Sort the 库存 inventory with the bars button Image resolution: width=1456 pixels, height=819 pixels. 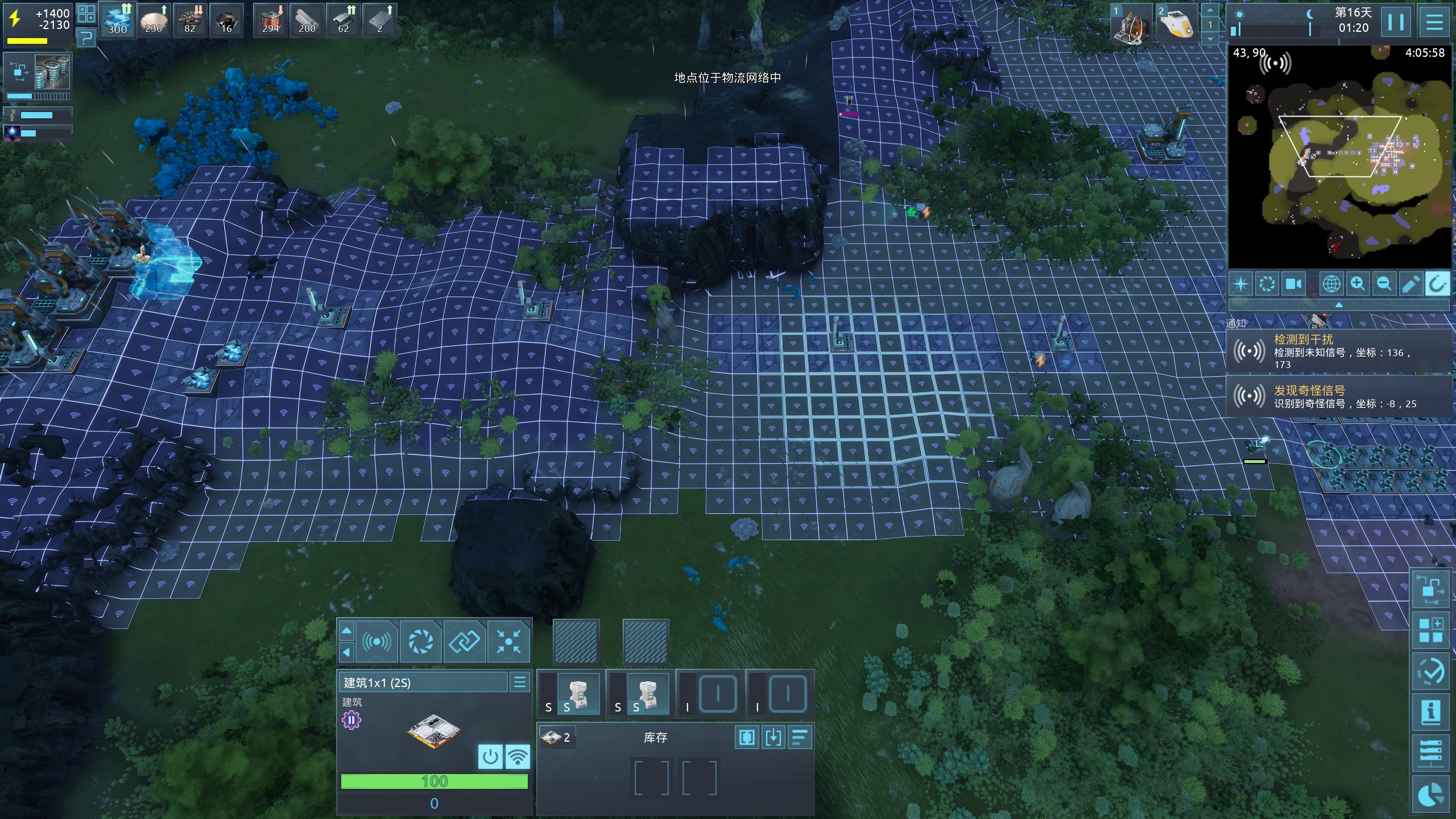800,738
